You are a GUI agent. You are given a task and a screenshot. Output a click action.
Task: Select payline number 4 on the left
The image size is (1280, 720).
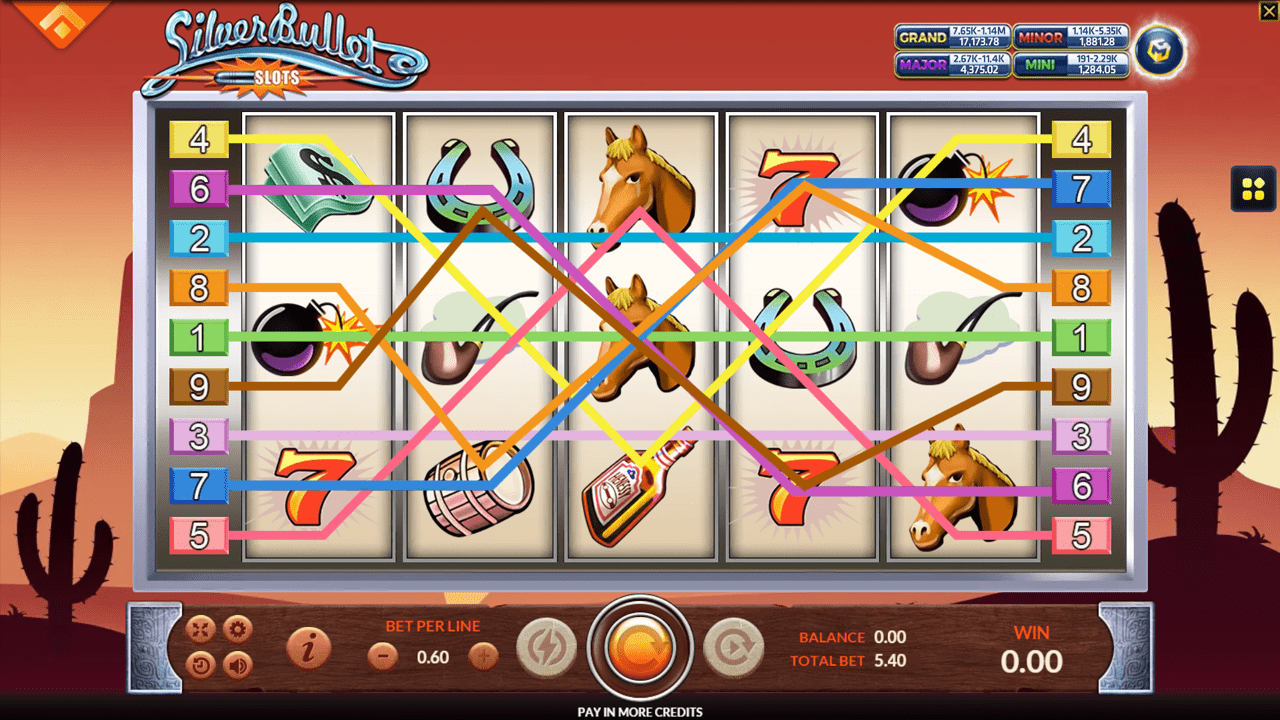pyautogui.click(x=199, y=139)
